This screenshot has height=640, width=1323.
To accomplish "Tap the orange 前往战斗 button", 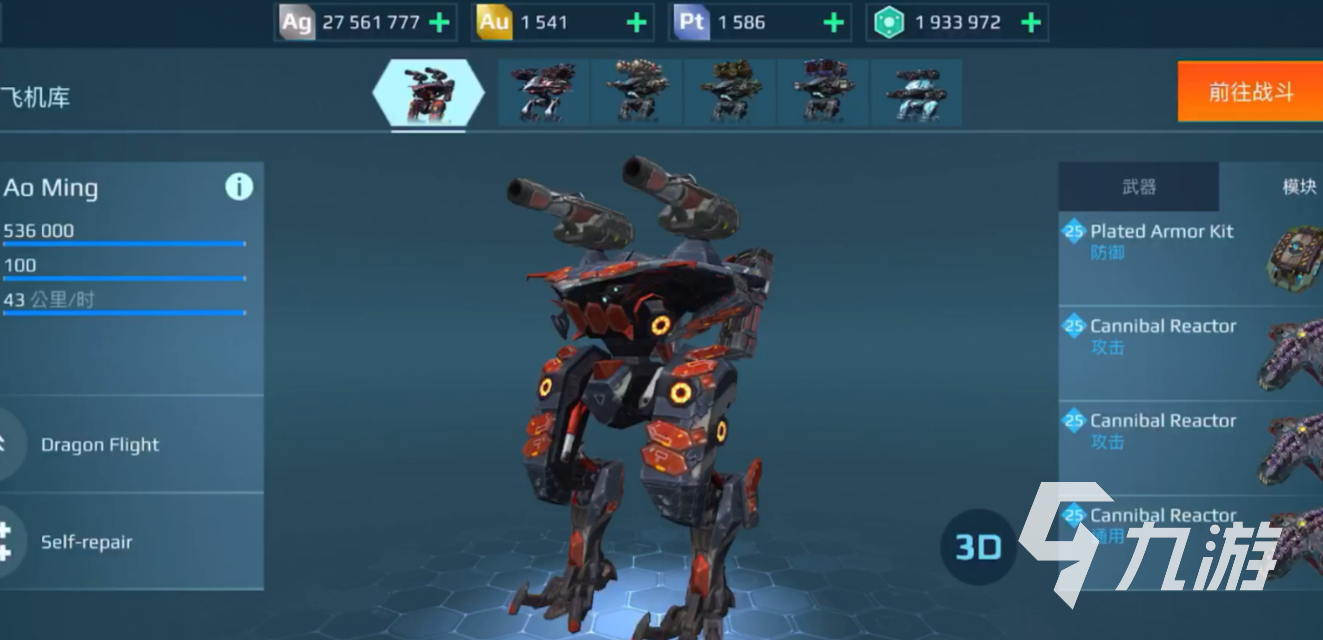I will point(1250,92).
